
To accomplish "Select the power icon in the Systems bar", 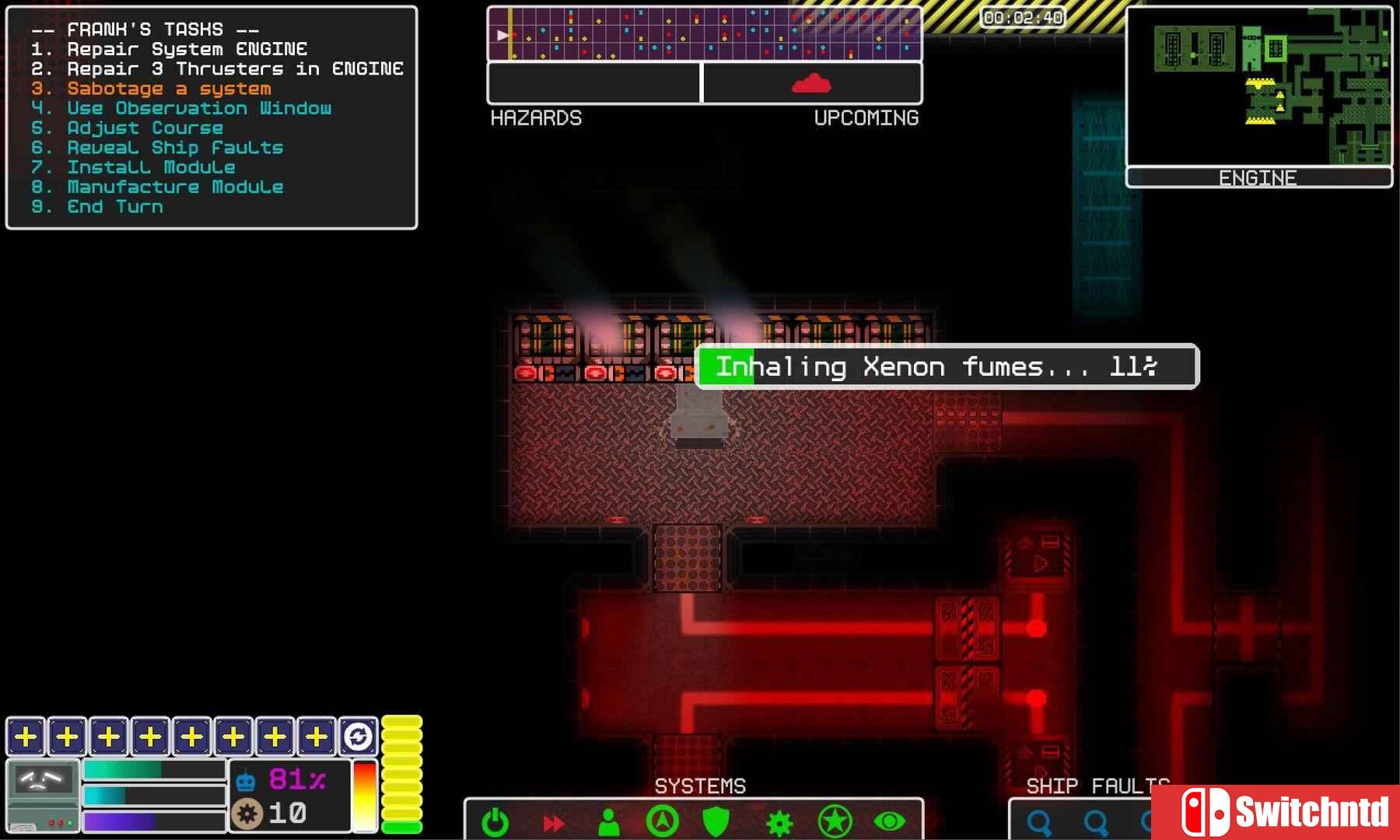I will point(495,821).
